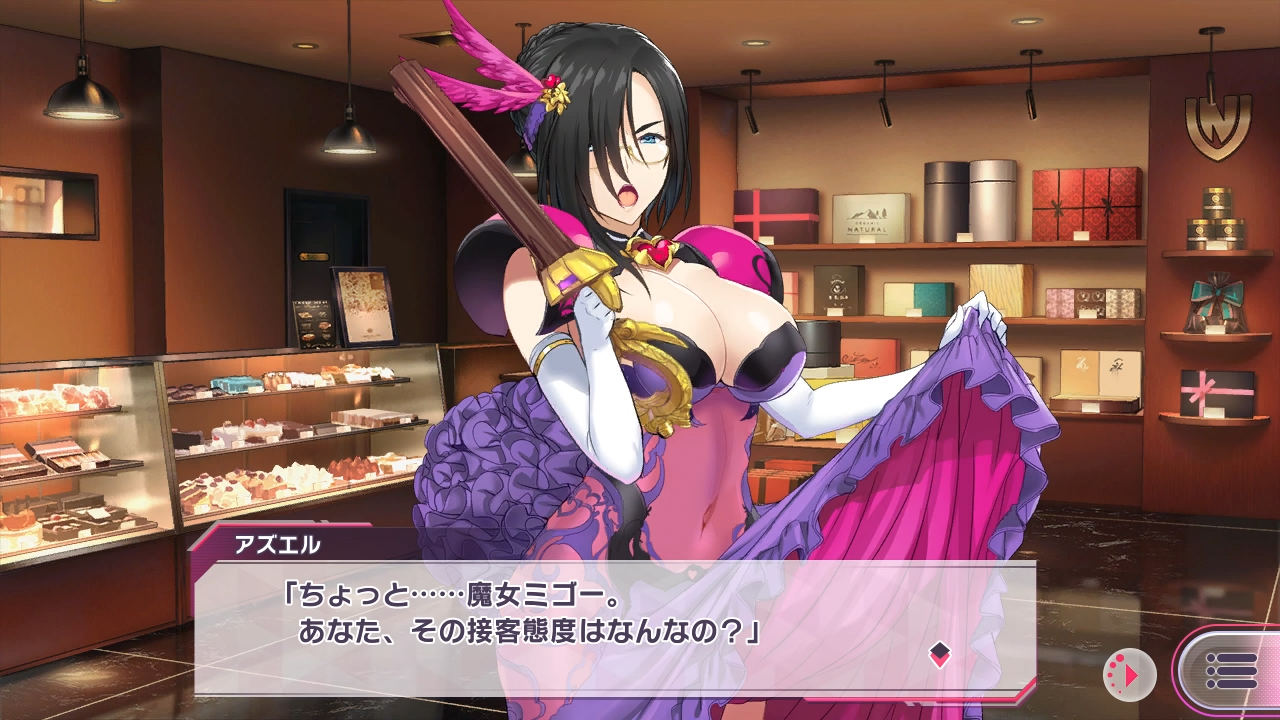Toggle the auto-play arrow button
The width and height of the screenshot is (1280, 720).
click(1129, 674)
